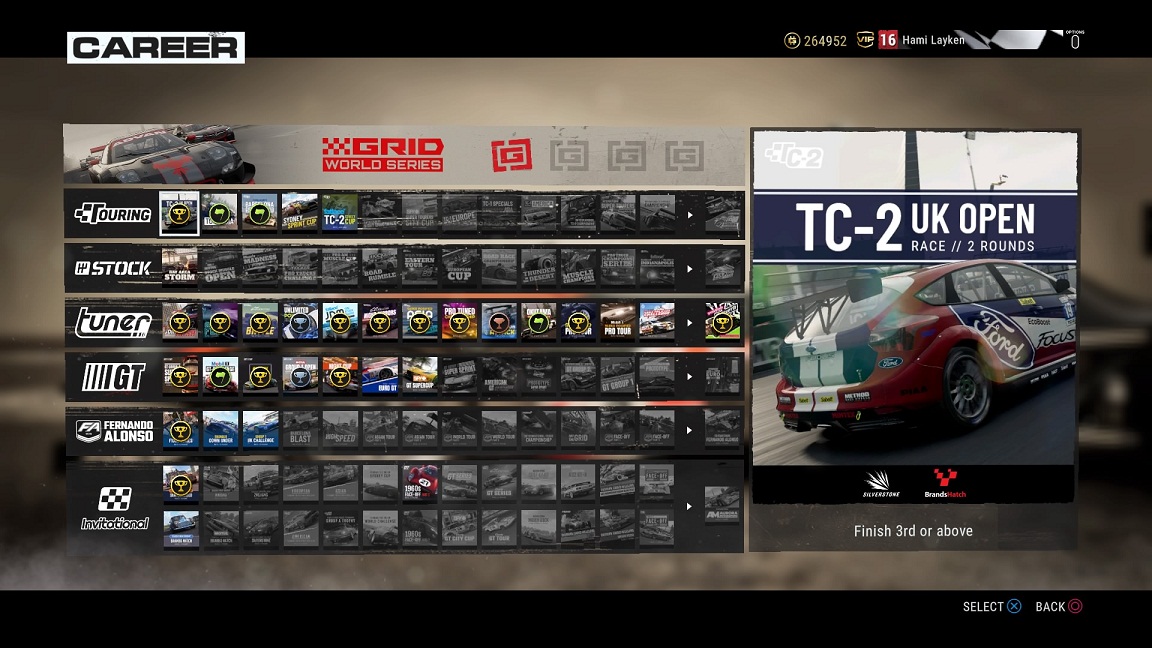This screenshot has height=648, width=1152.
Task: Pick the Storm event tile in Stock
Action: pyautogui.click(x=180, y=268)
